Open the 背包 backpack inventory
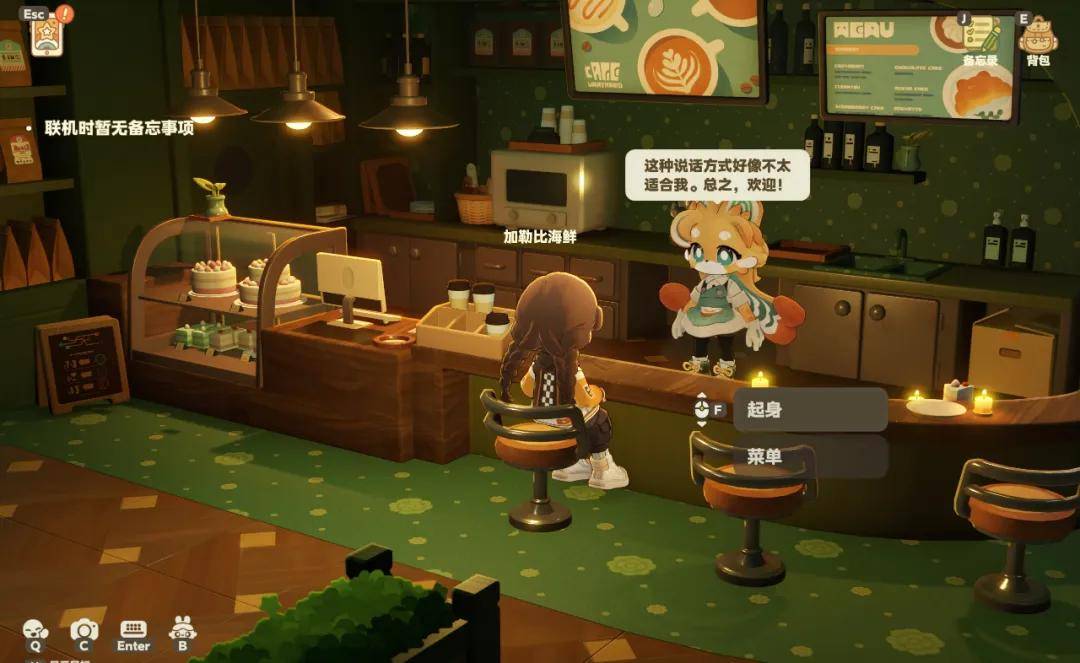The image size is (1080, 663). click(1037, 37)
